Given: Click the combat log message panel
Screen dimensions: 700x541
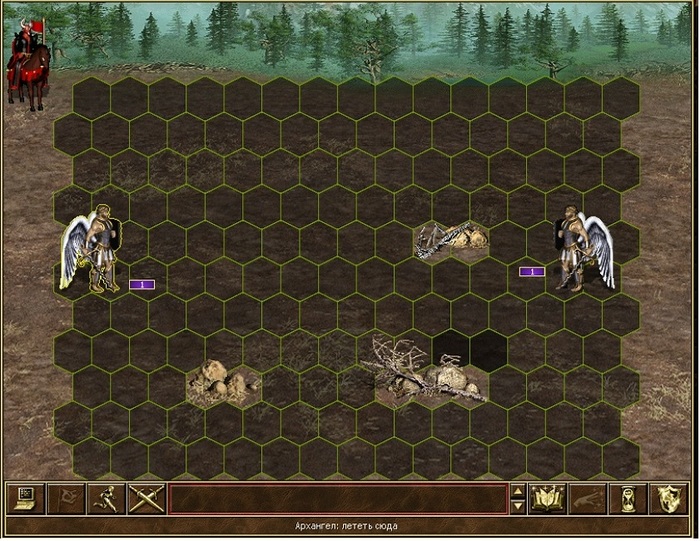Looking at the screenshot, I should point(337,498).
